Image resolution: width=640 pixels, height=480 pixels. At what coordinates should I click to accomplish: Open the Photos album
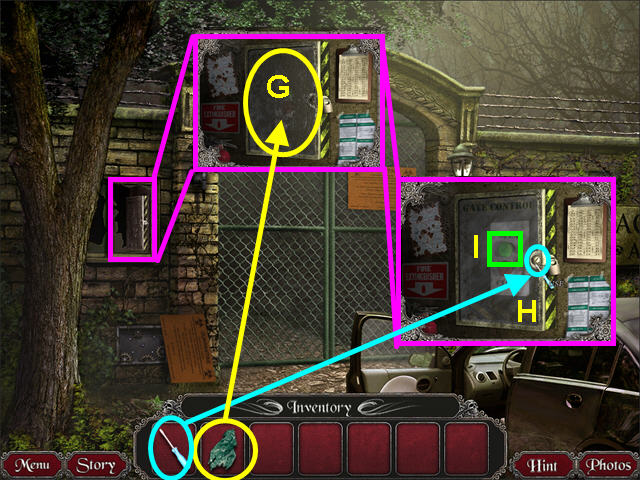pyautogui.click(x=607, y=465)
